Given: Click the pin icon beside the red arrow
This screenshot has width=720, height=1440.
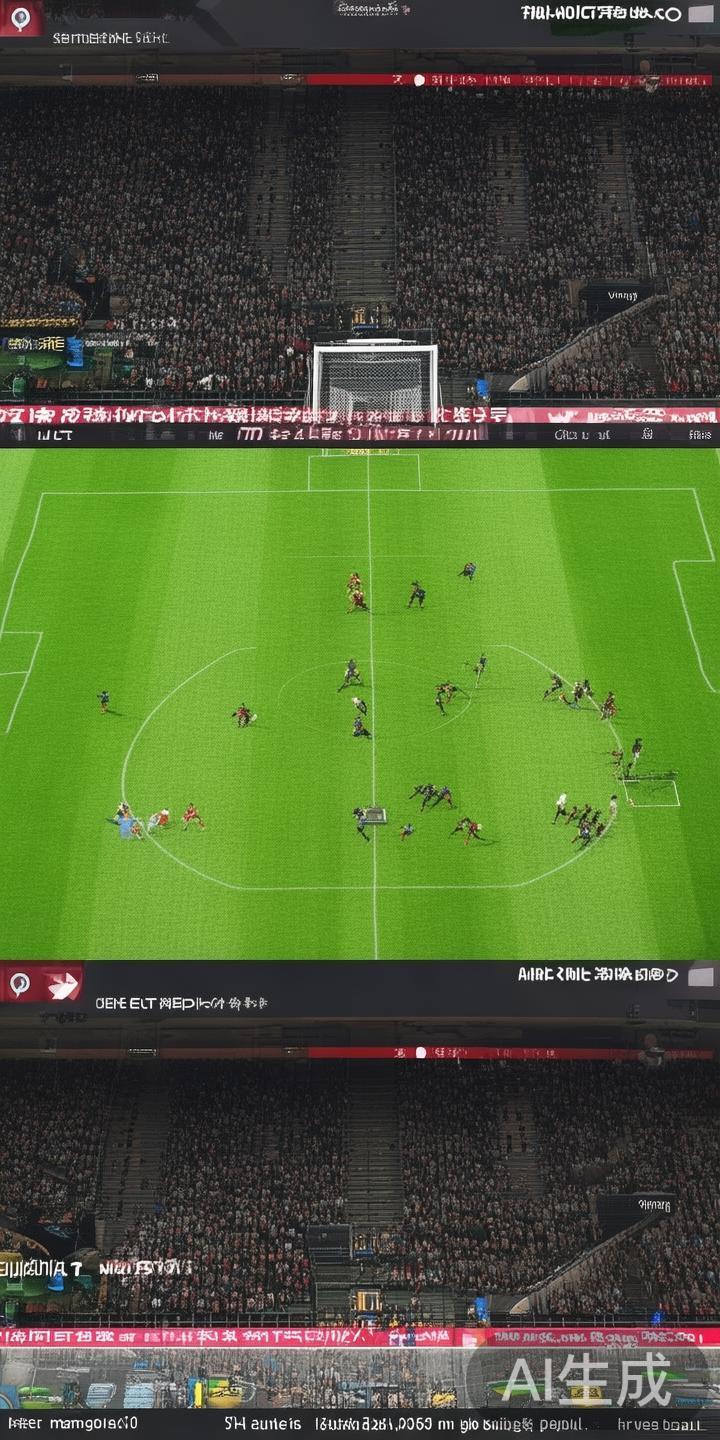Looking at the screenshot, I should 20,984.
